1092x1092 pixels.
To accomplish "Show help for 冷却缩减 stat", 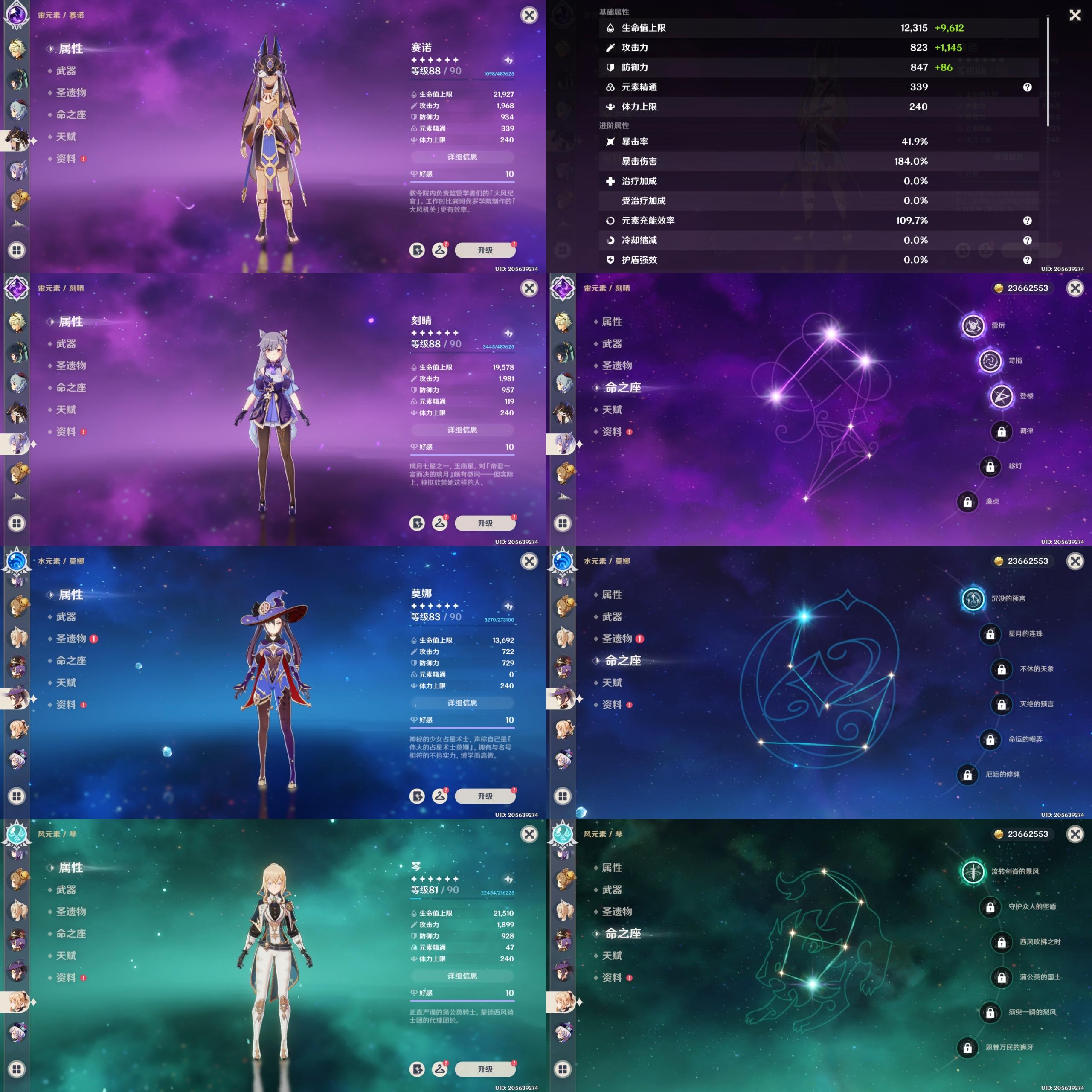I will click(x=1027, y=240).
